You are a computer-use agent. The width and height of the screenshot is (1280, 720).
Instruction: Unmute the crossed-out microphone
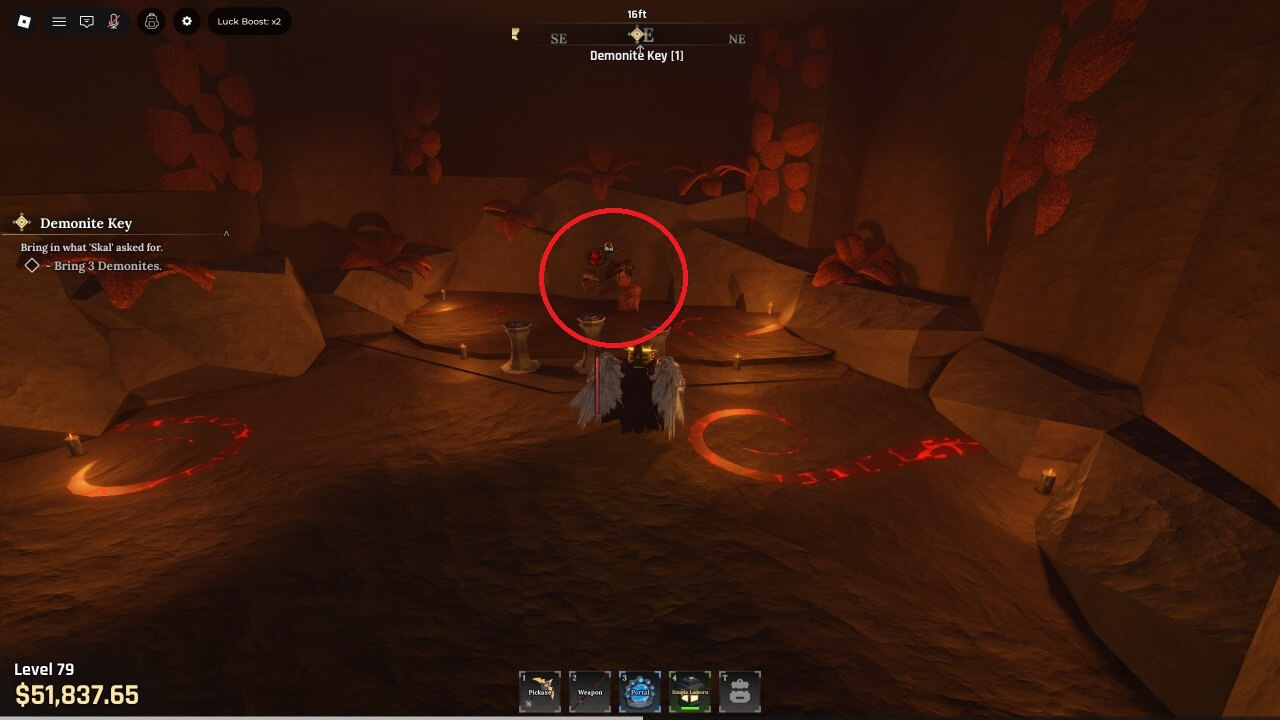coord(114,21)
